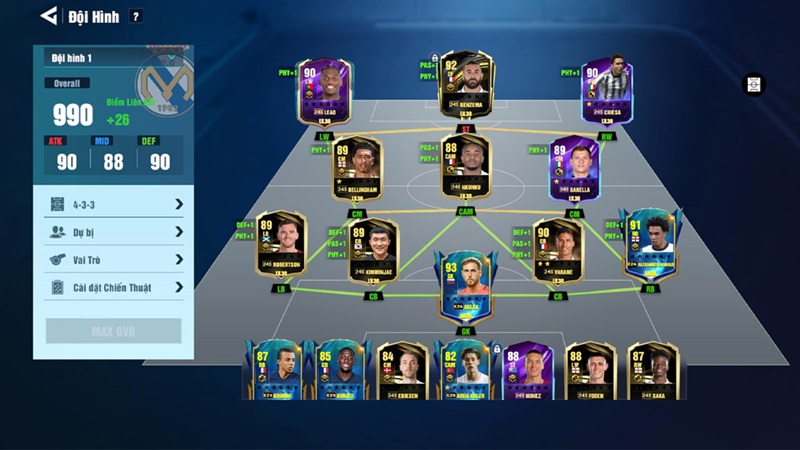
Task: Open the Đội hình 1 squad dropdown
Action: pyautogui.click(x=113, y=58)
